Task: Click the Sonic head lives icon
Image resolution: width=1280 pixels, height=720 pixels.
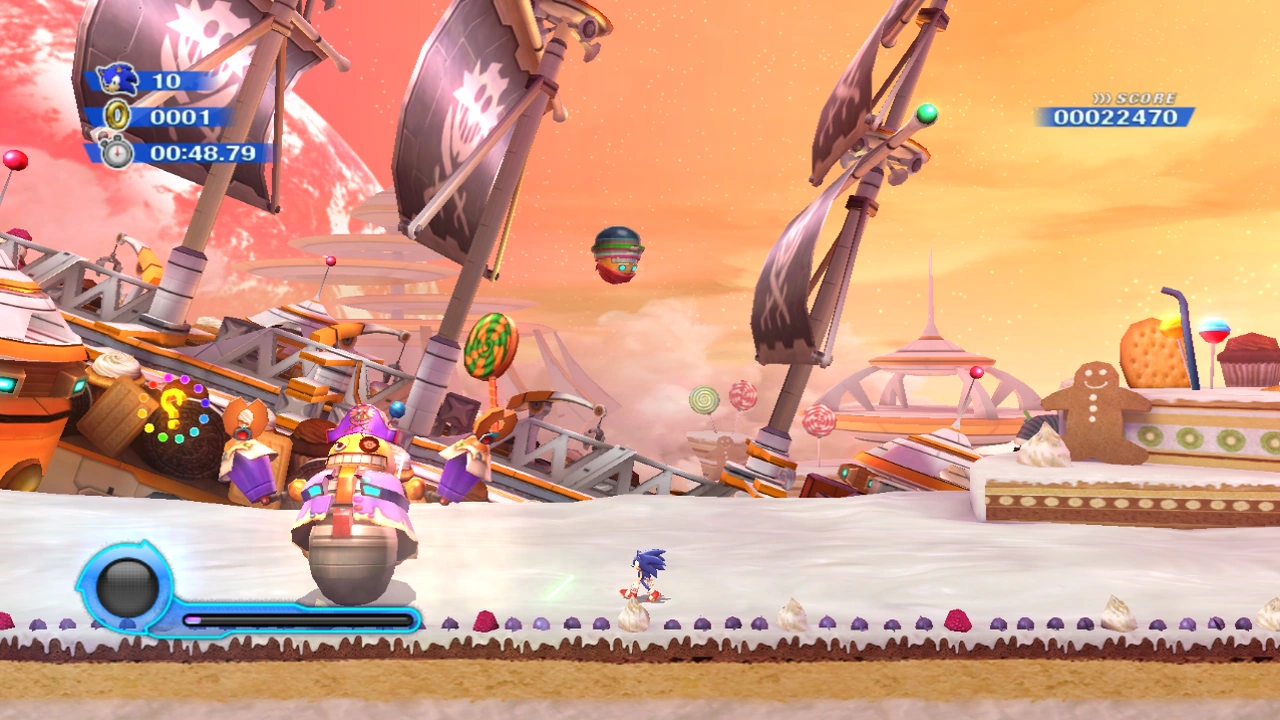Action: click(x=118, y=80)
